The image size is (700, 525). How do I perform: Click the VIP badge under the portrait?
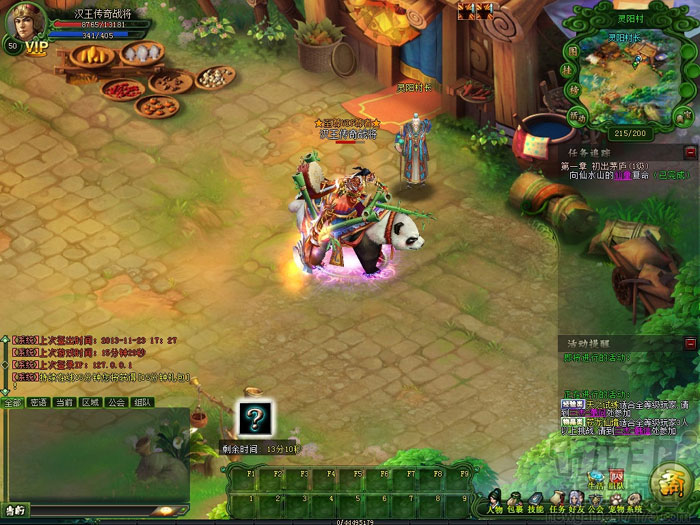click(x=36, y=46)
